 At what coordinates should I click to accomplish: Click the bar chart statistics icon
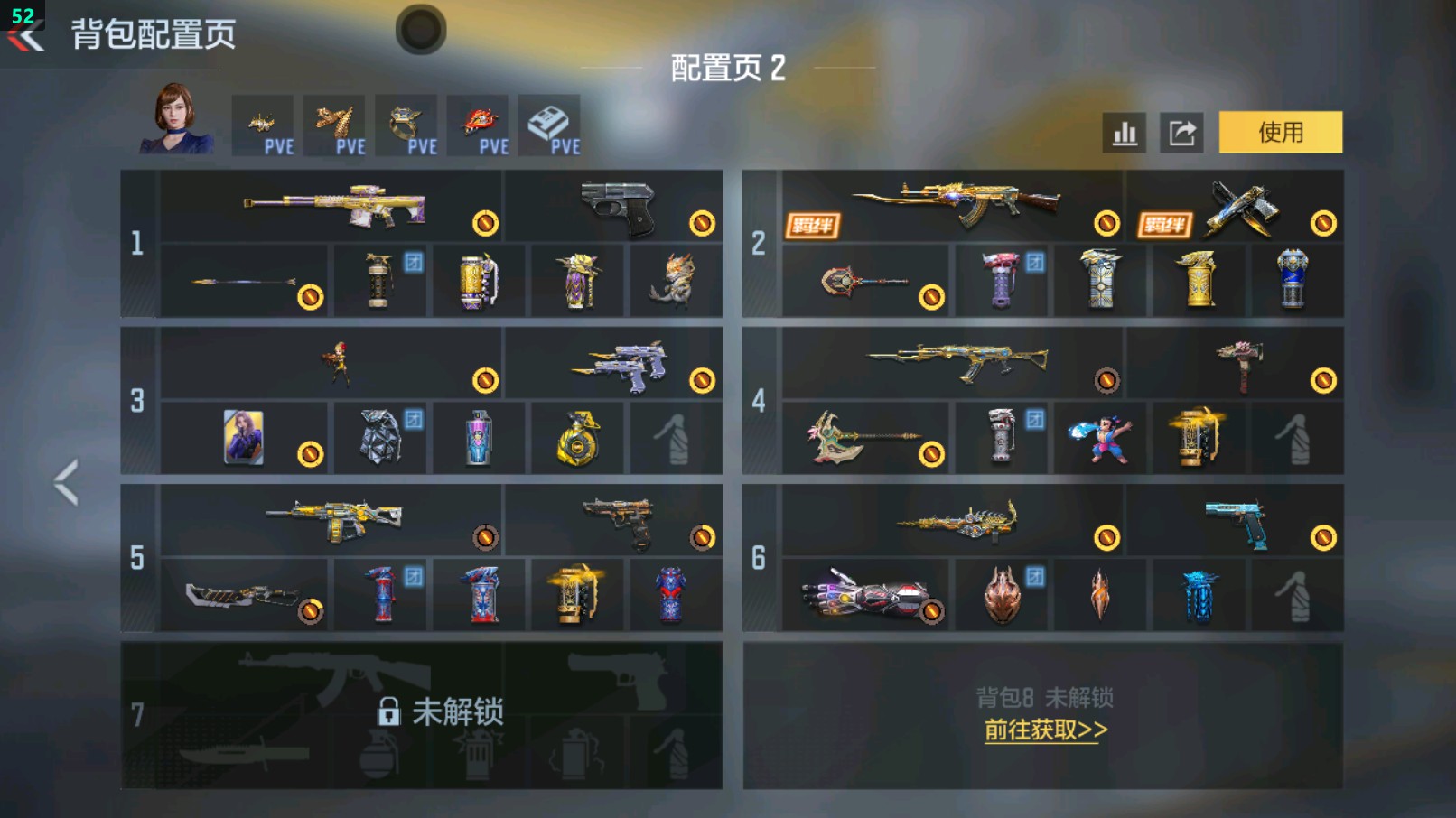[x=1123, y=131]
